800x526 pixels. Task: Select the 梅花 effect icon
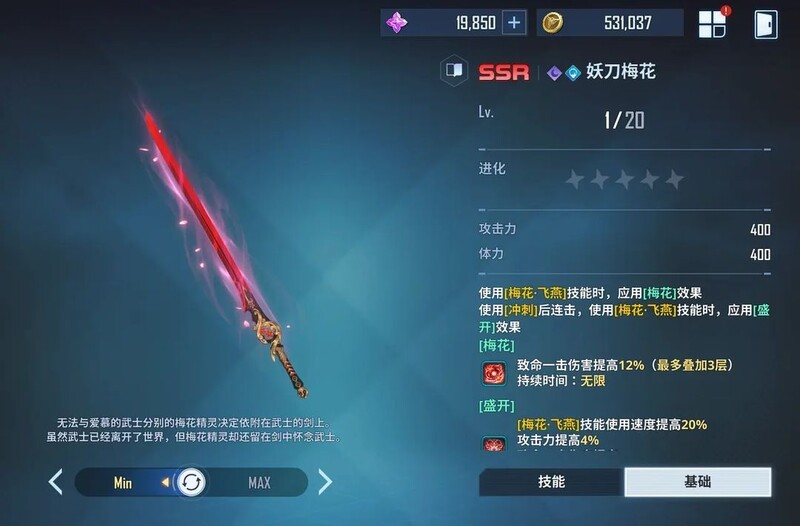coord(493,374)
